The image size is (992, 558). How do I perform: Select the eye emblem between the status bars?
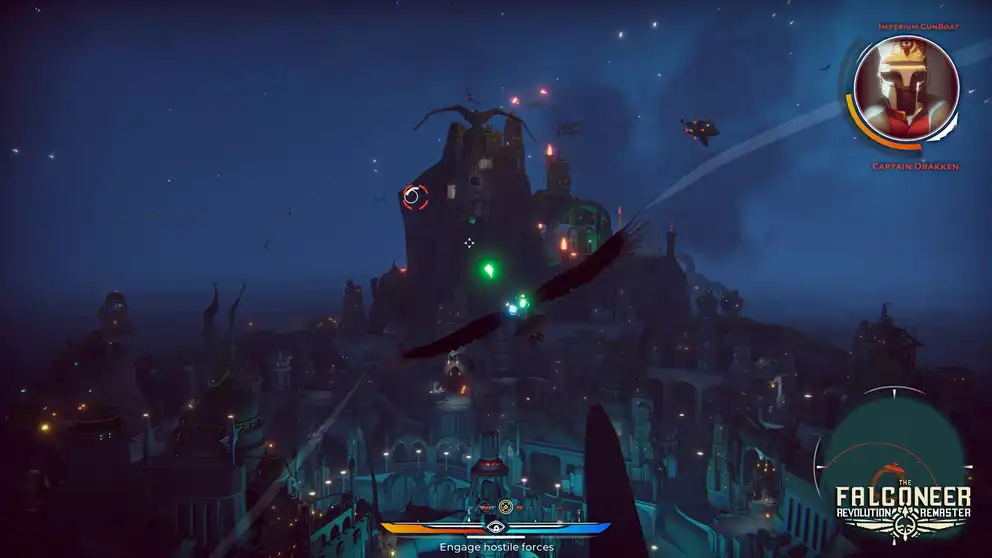coord(496,526)
